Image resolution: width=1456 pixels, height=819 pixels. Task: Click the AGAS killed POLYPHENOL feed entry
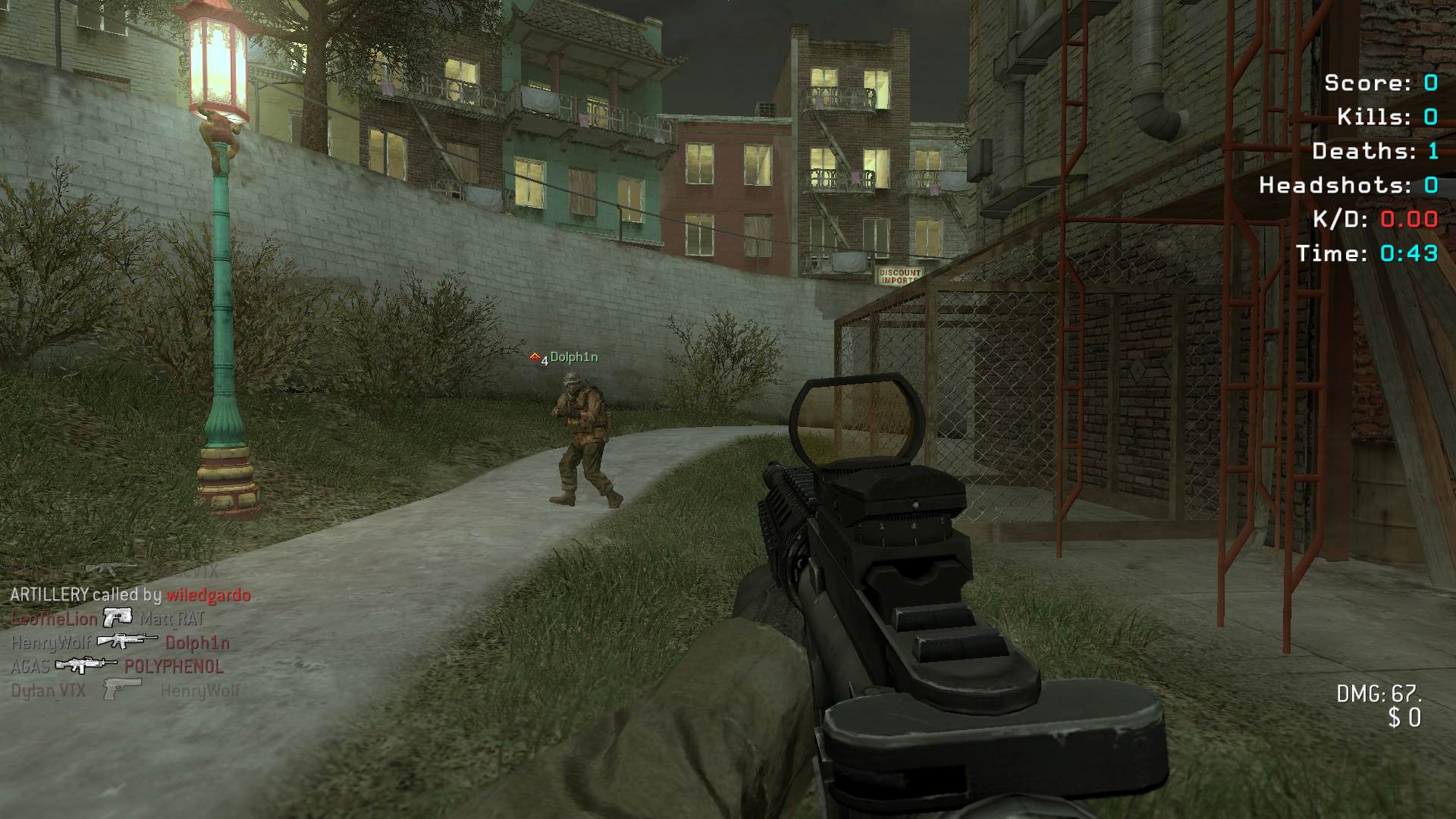click(x=117, y=667)
